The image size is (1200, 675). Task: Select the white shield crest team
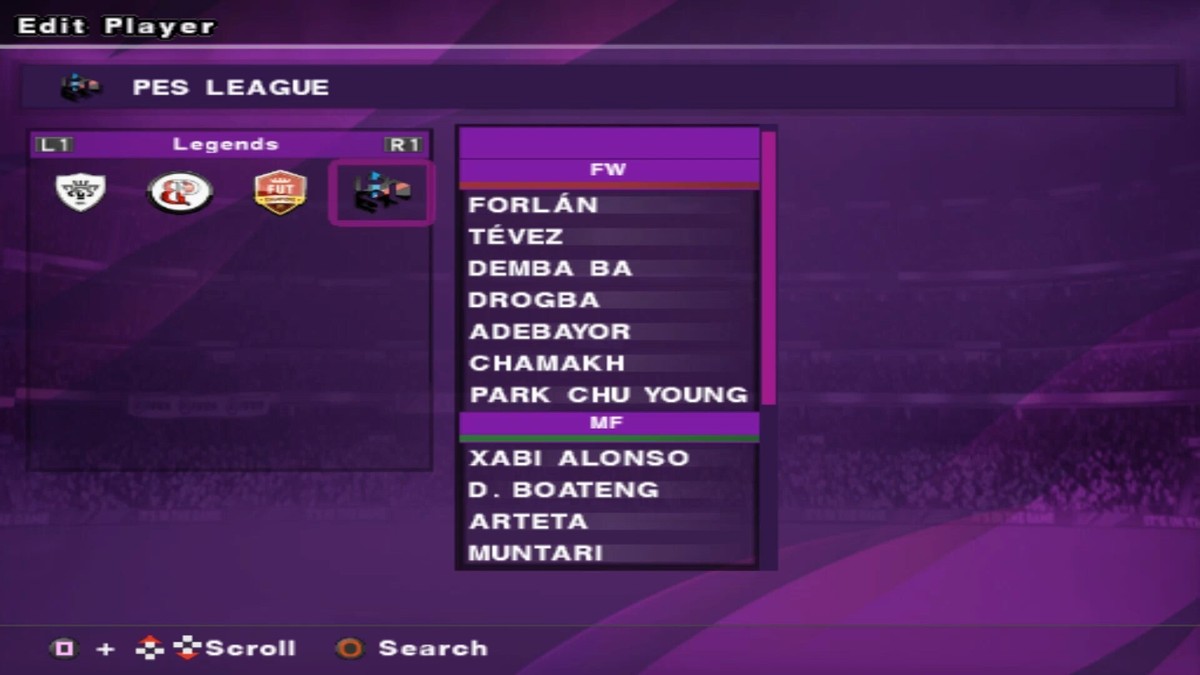[x=81, y=192]
